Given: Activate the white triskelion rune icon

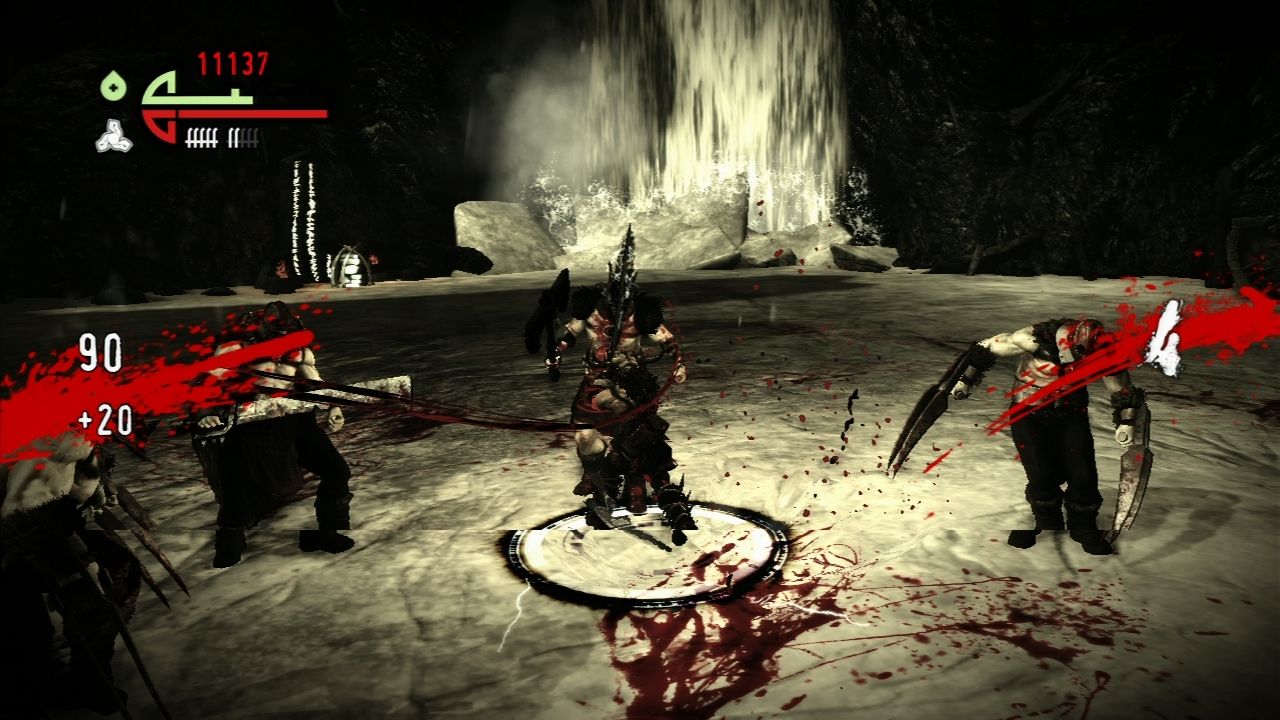Looking at the screenshot, I should coord(114,136).
